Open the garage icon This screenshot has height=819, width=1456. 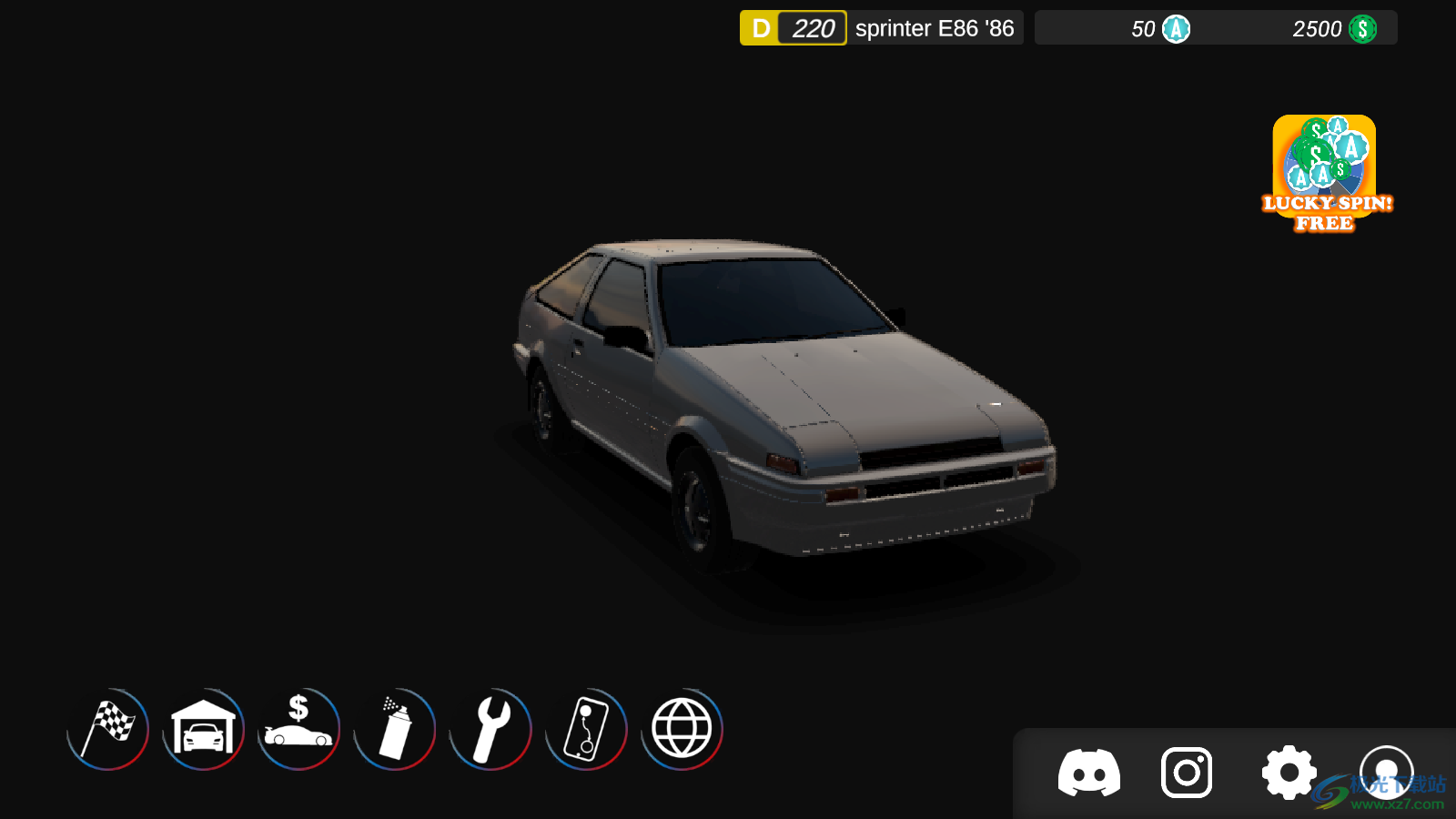click(204, 729)
